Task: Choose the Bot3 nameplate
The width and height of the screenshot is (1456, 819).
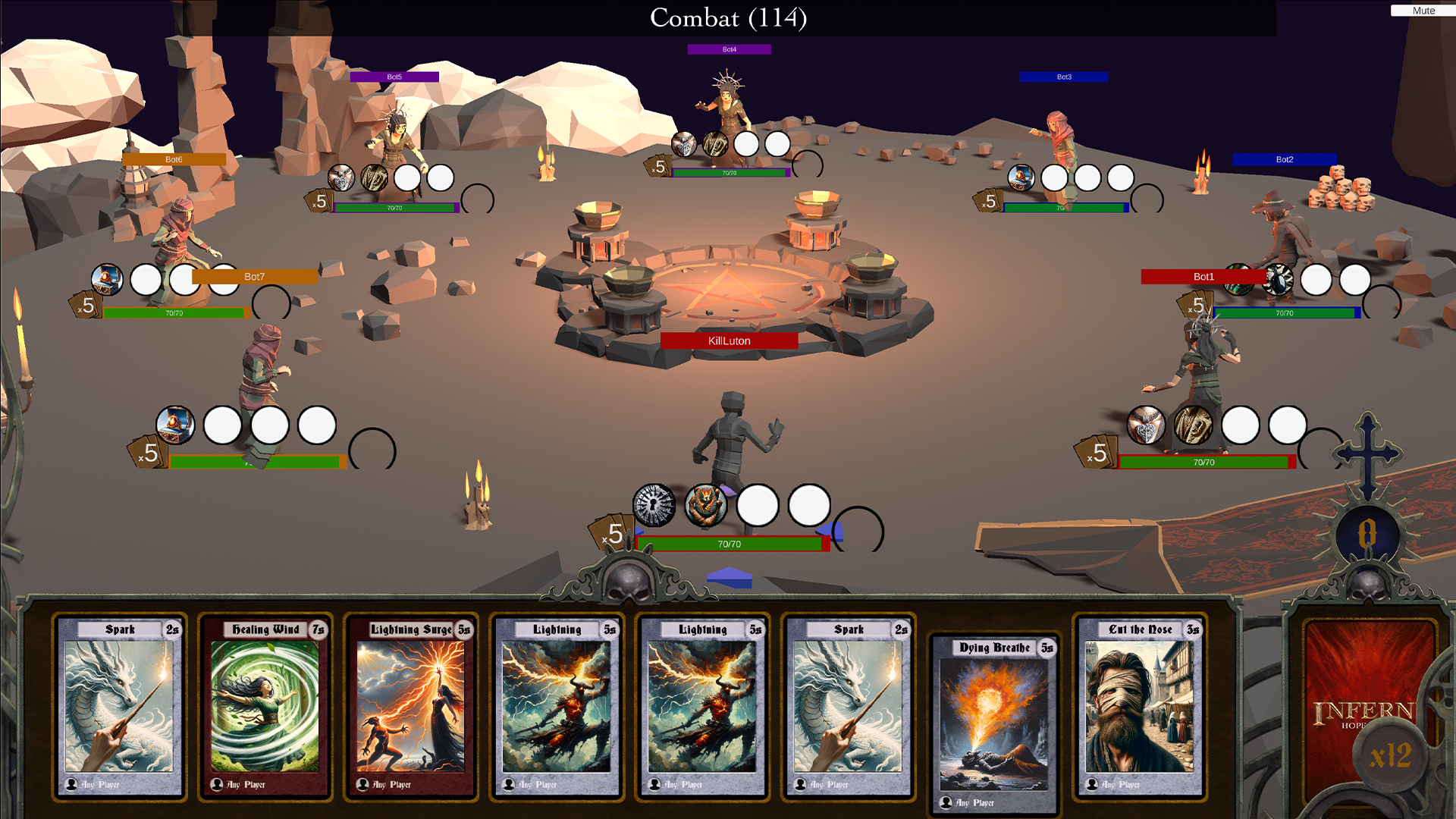Action: (x=1063, y=77)
